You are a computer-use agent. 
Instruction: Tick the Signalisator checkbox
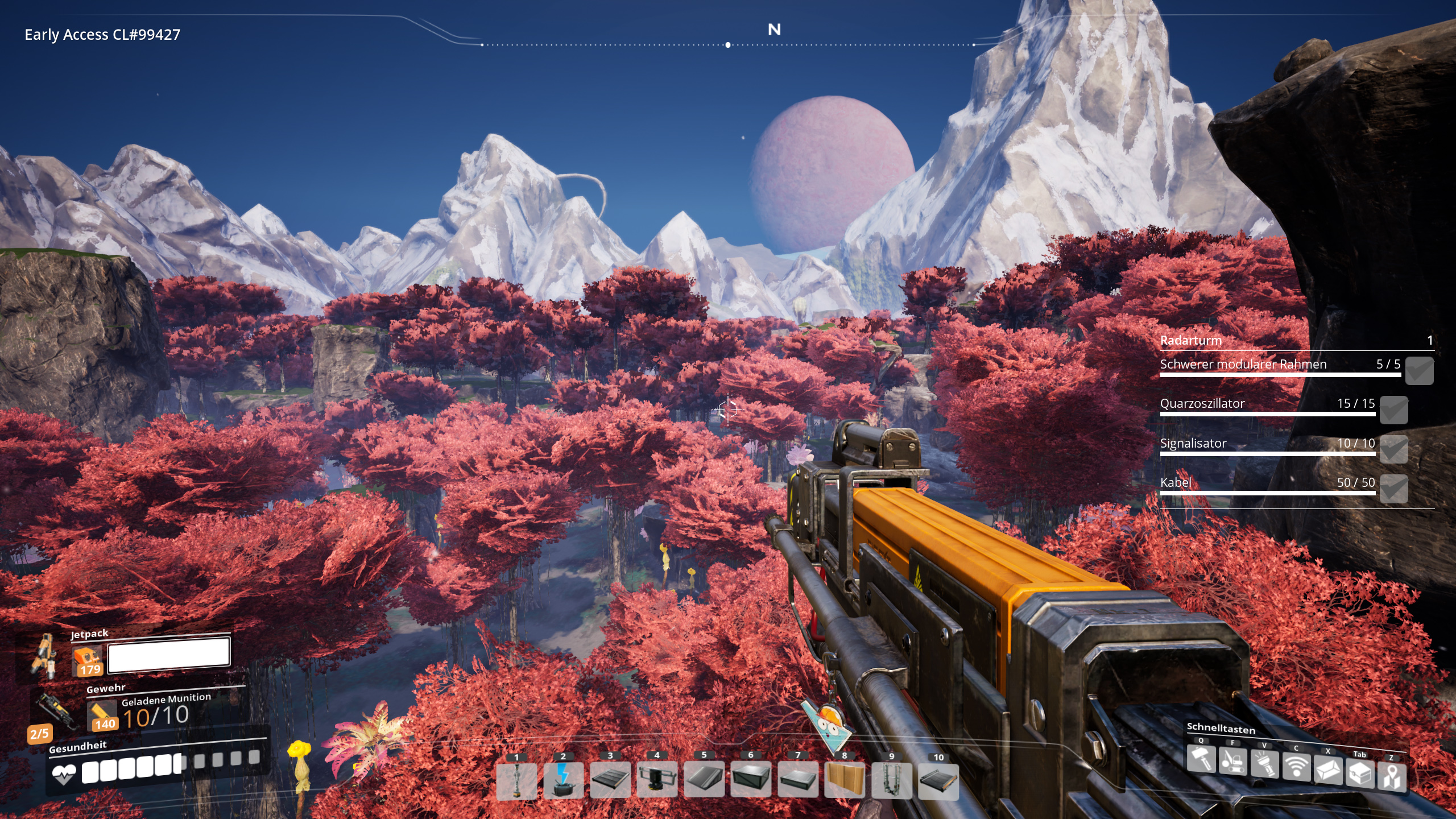pyautogui.click(x=1394, y=449)
